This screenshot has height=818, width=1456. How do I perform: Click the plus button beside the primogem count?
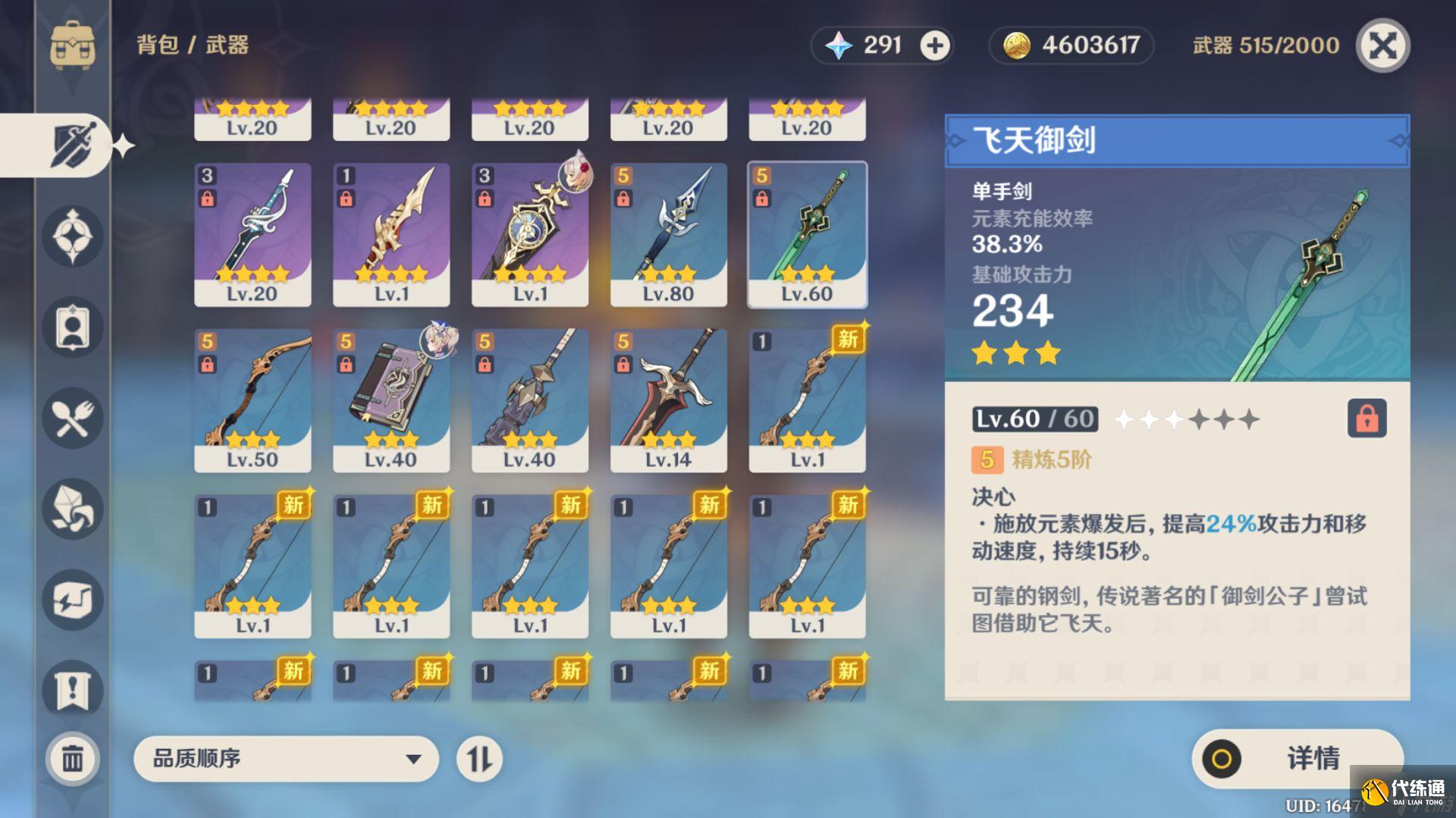[x=934, y=45]
